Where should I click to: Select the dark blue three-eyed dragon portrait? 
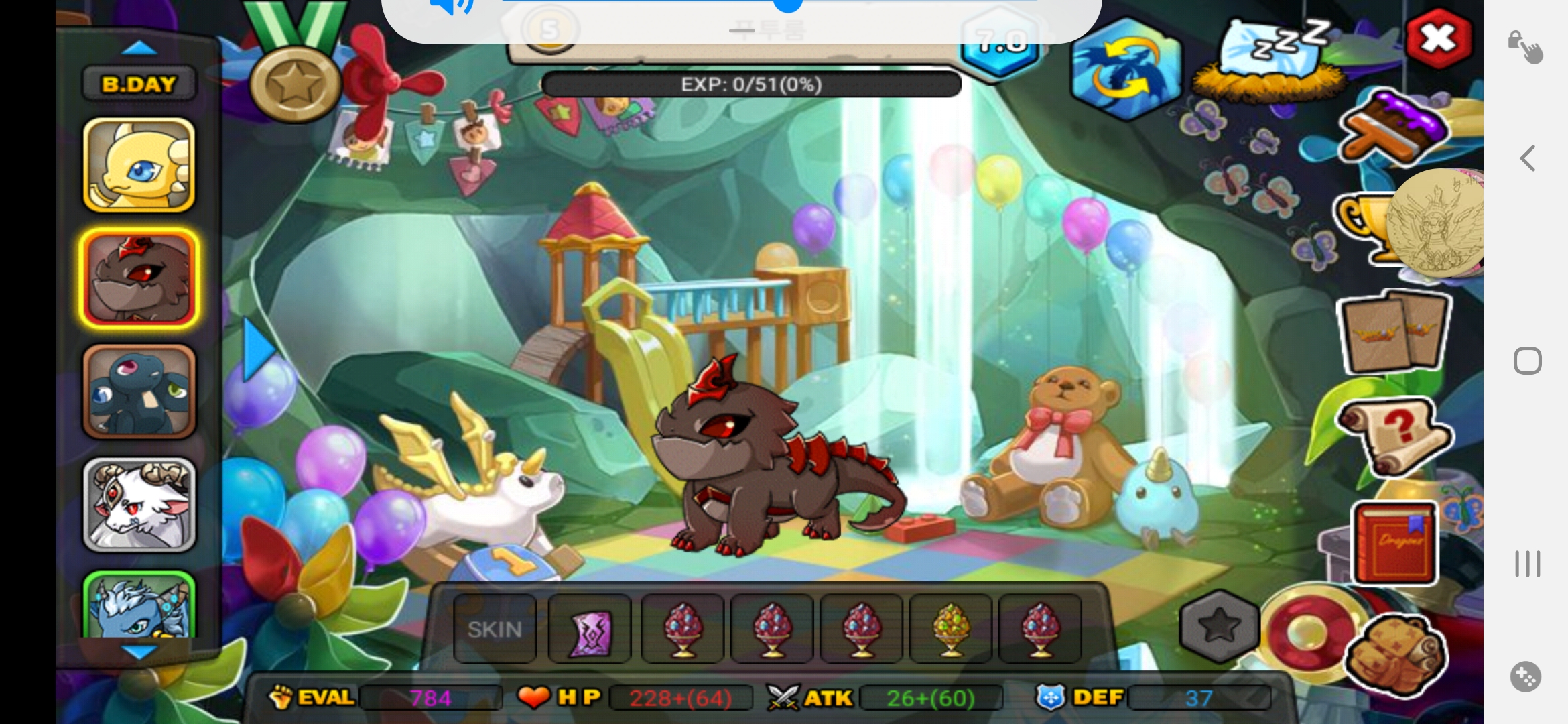(139, 391)
